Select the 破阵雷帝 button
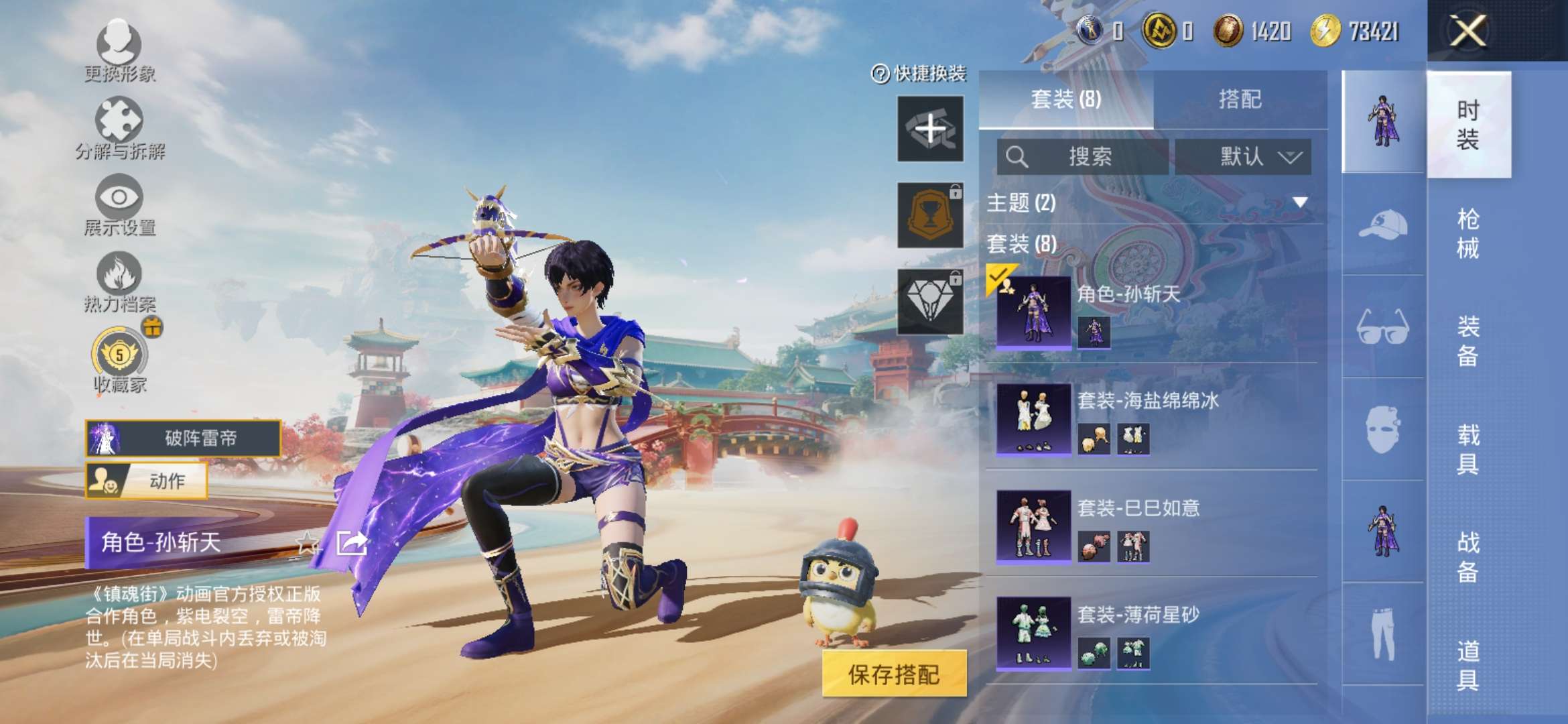This screenshot has width=1568, height=724. coord(182,438)
